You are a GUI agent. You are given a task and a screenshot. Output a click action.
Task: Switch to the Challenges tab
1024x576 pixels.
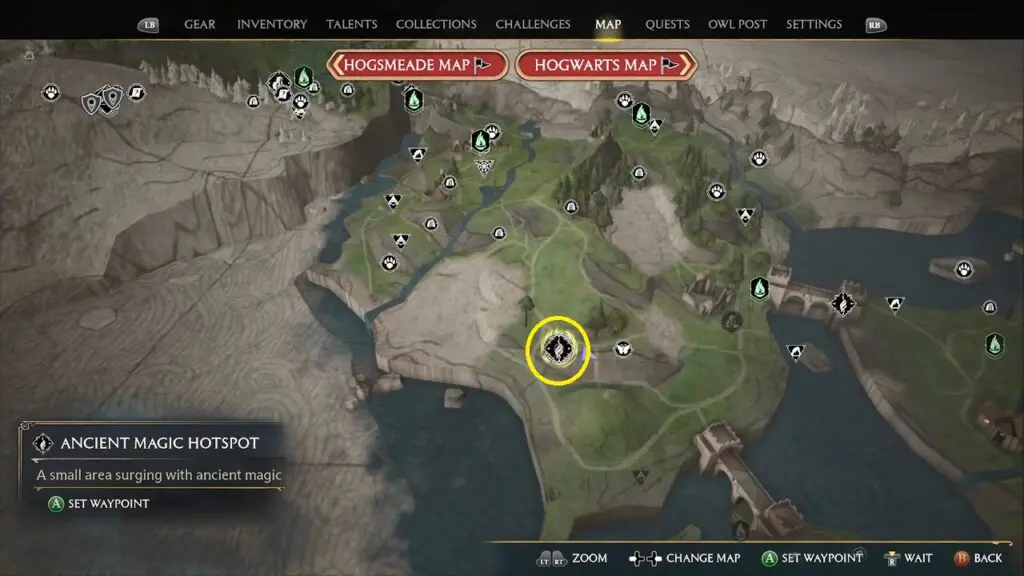[x=533, y=24]
